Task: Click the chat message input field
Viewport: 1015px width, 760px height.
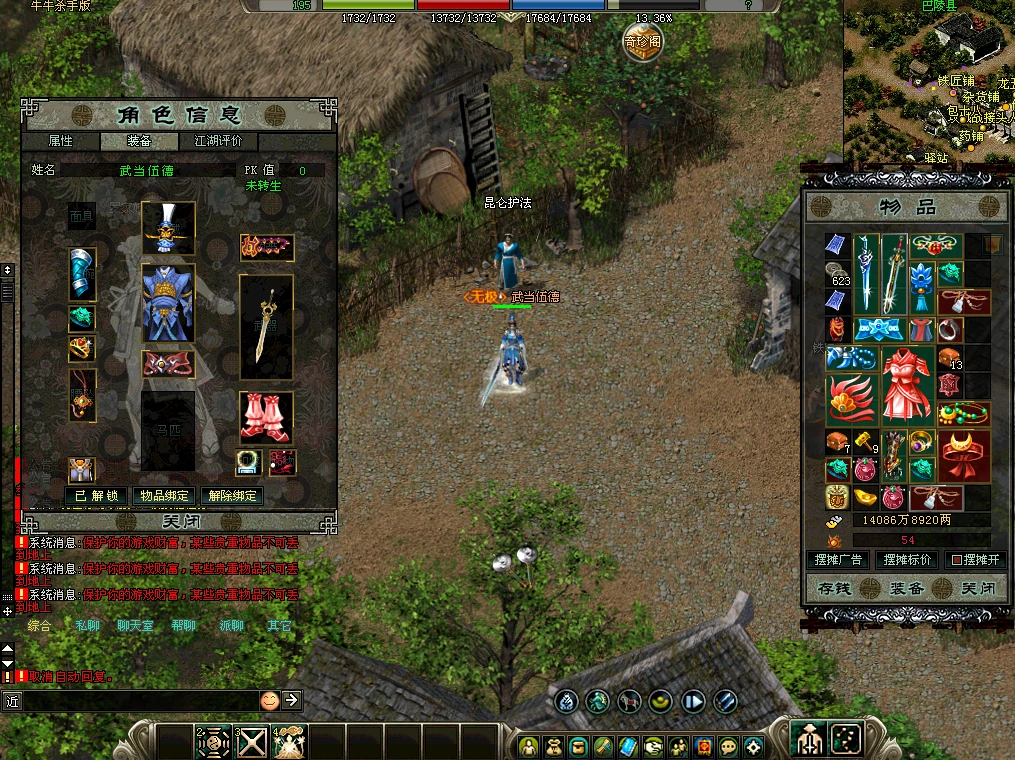Action: [x=140, y=701]
